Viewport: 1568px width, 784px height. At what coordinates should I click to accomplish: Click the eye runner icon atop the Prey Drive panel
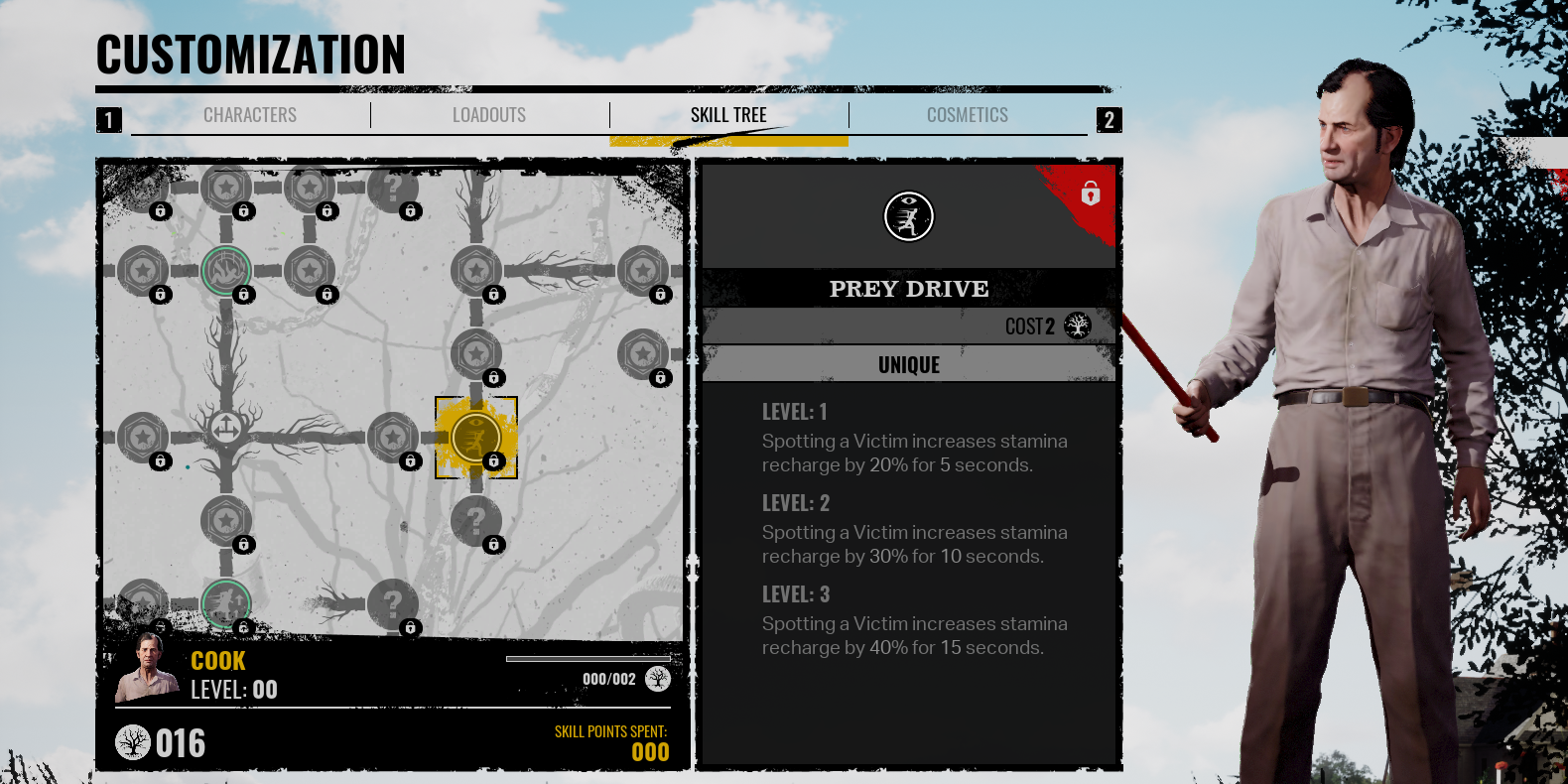pos(909,216)
